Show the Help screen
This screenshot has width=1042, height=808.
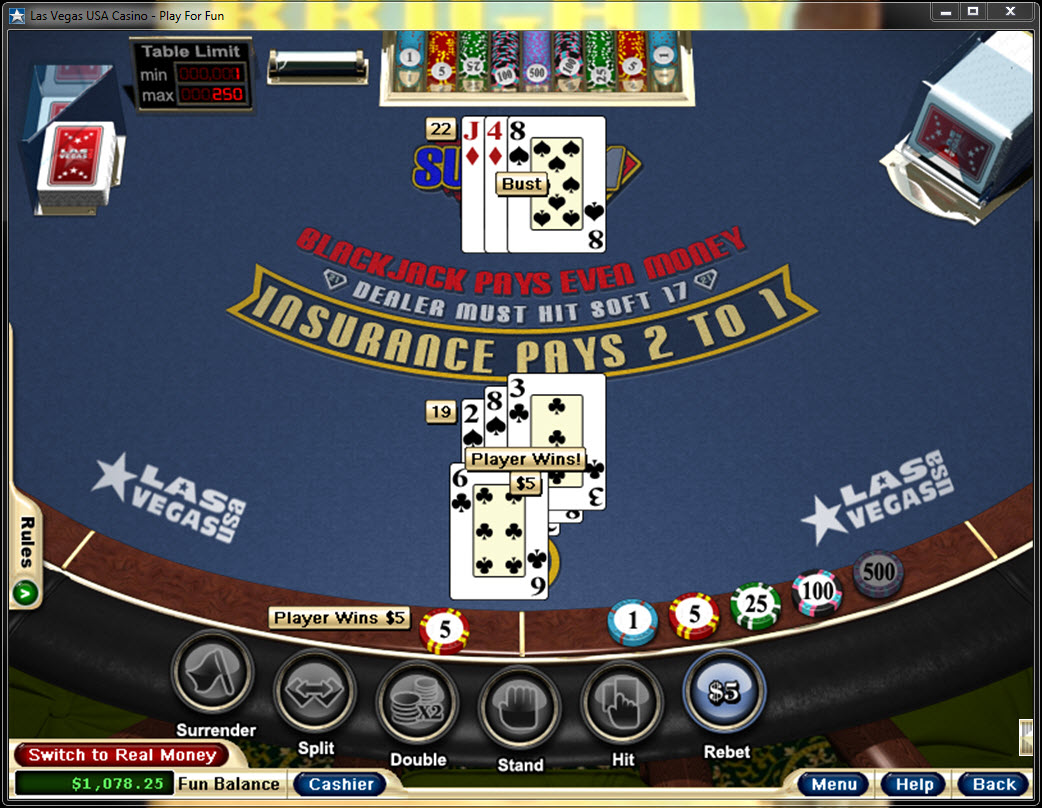coord(914,784)
